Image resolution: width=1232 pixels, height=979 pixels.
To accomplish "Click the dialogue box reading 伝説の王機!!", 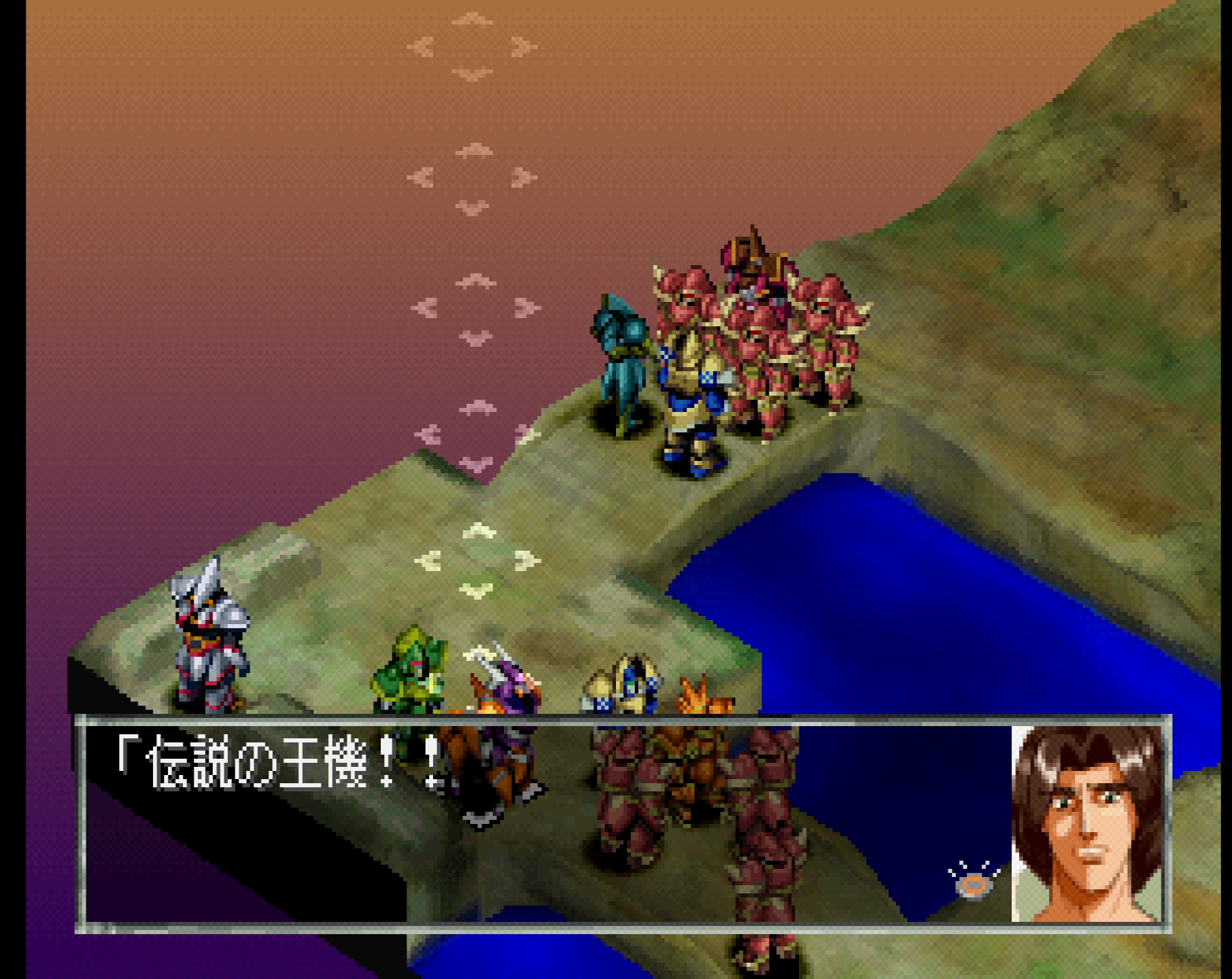I will point(544,823).
